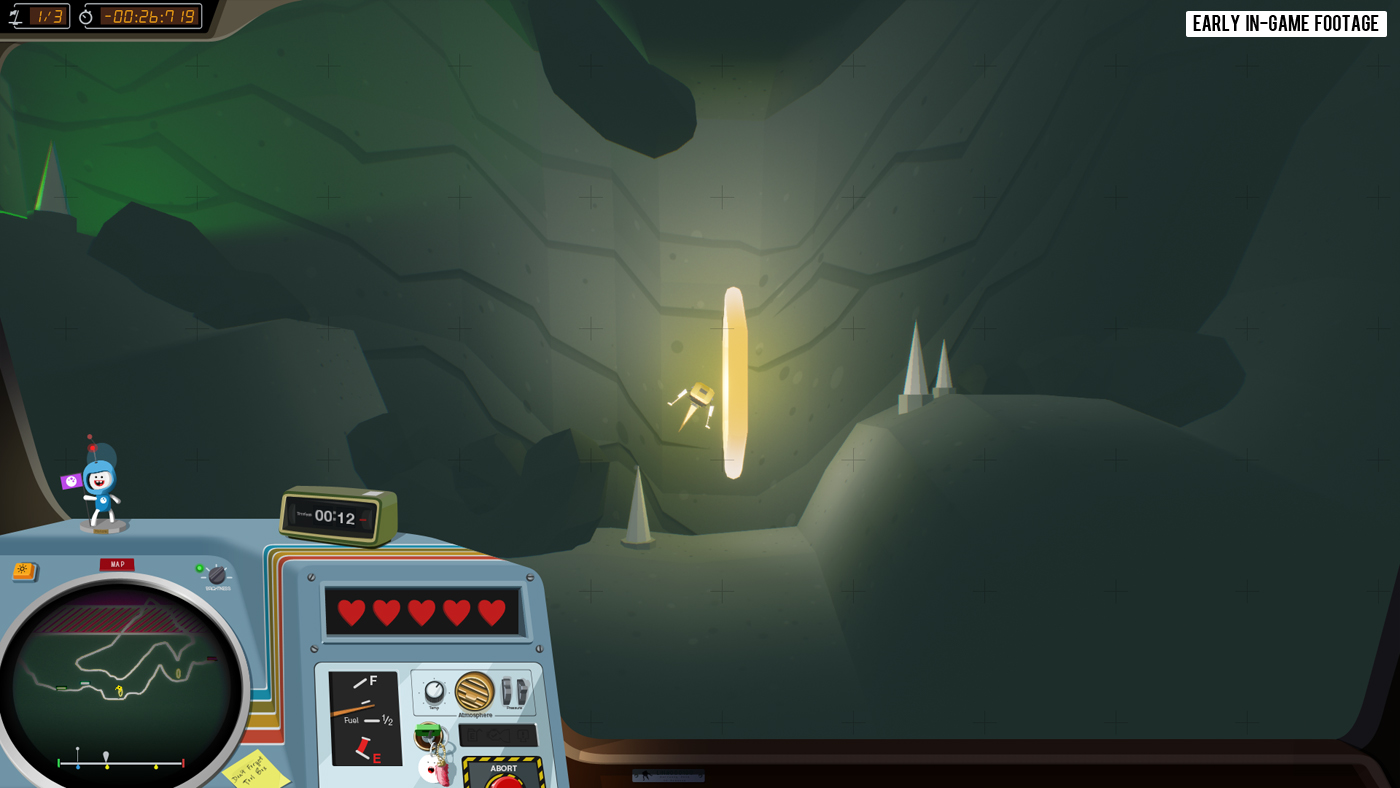Turn the green ignition key
The height and width of the screenshot is (788, 1400).
tap(428, 736)
